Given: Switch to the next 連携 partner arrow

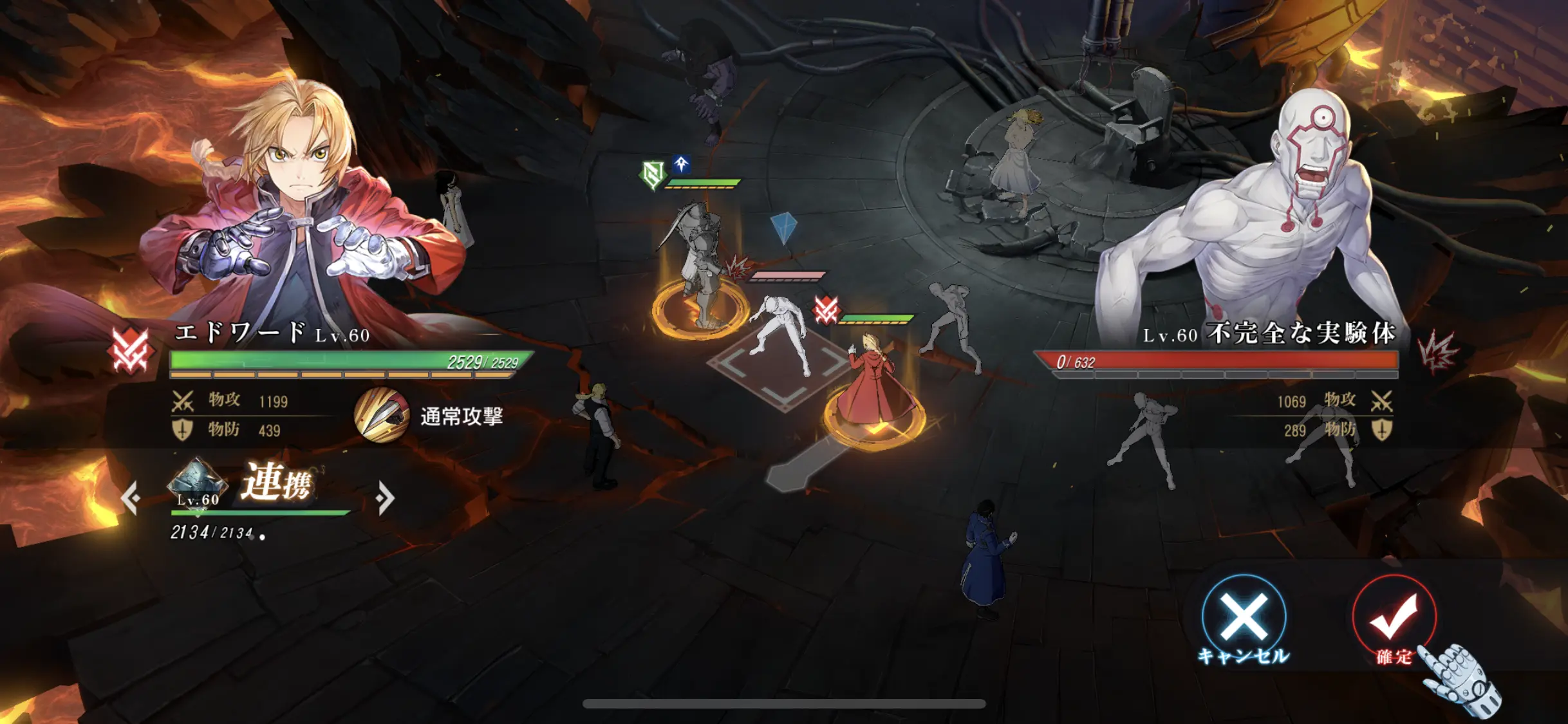Looking at the screenshot, I should 385,497.
